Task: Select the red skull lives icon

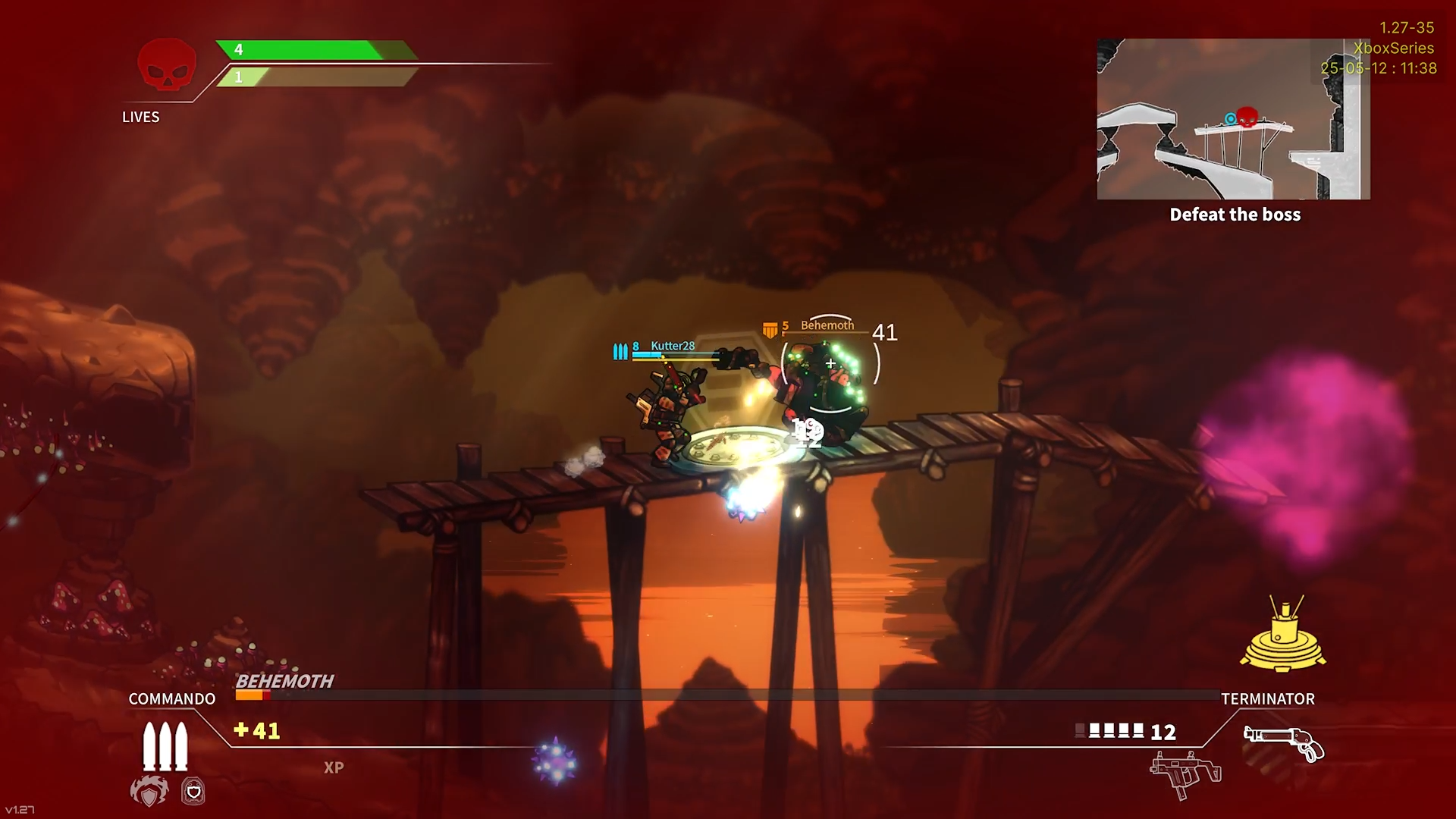Action: (167, 65)
